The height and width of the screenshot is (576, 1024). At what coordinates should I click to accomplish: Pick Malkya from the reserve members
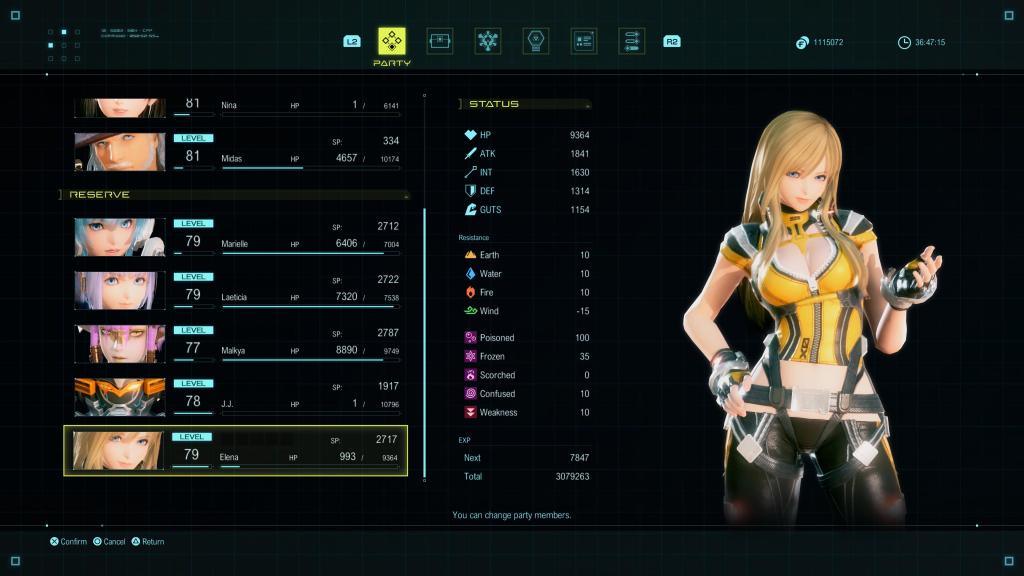pos(236,344)
